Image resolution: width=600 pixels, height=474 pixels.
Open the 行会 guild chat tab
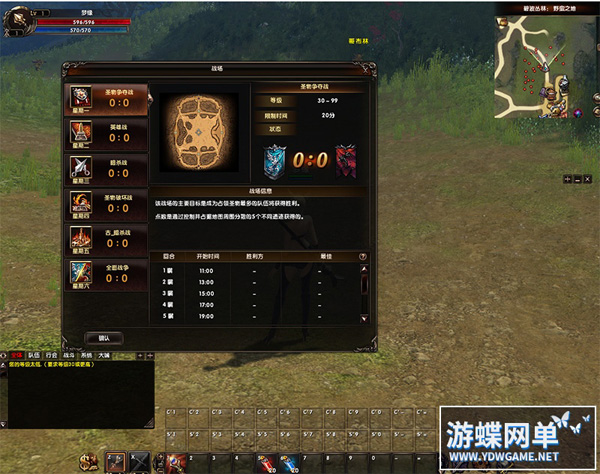click(51, 355)
